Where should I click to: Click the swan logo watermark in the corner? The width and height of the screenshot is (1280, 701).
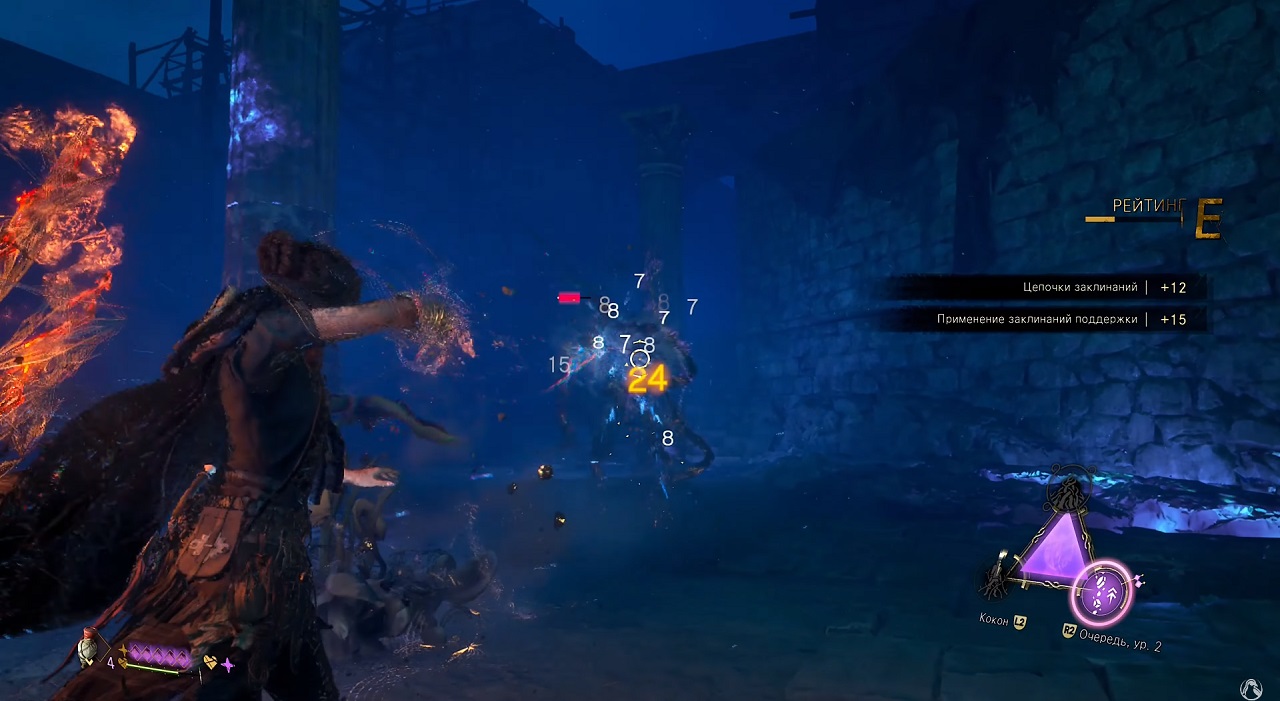pos(1252,688)
